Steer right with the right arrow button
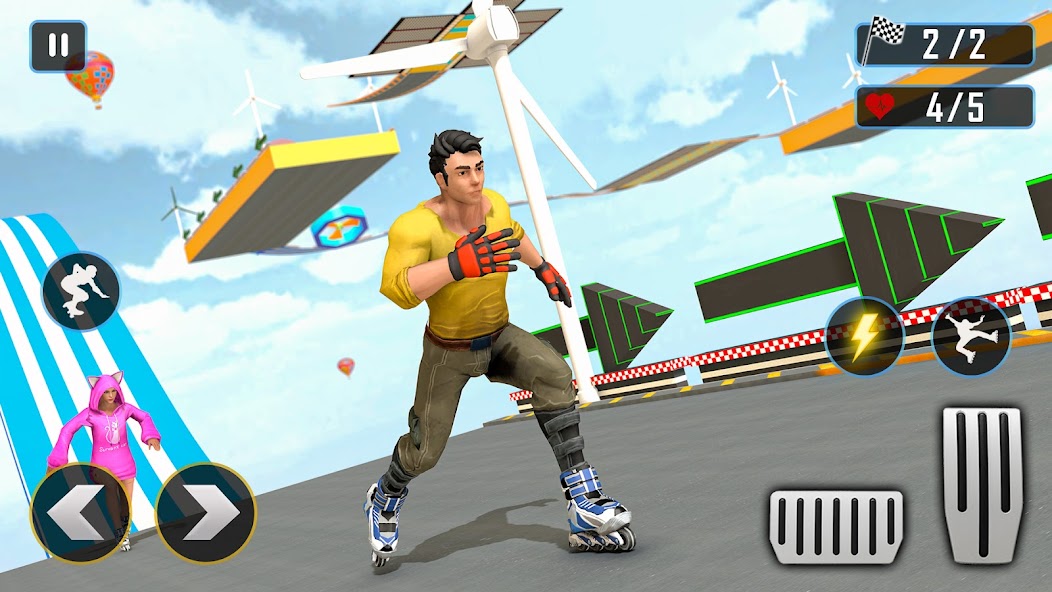 pyautogui.click(x=206, y=513)
